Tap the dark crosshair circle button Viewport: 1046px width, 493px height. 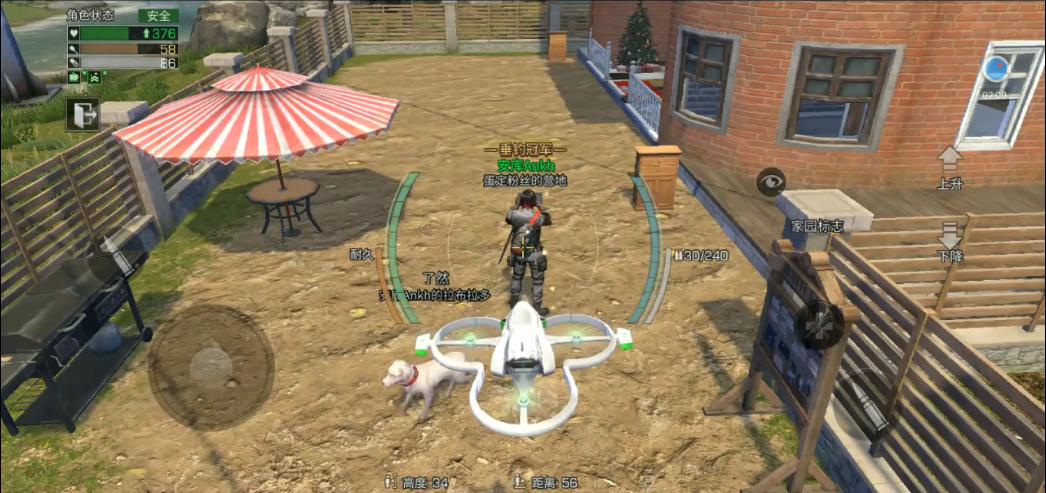coord(819,325)
